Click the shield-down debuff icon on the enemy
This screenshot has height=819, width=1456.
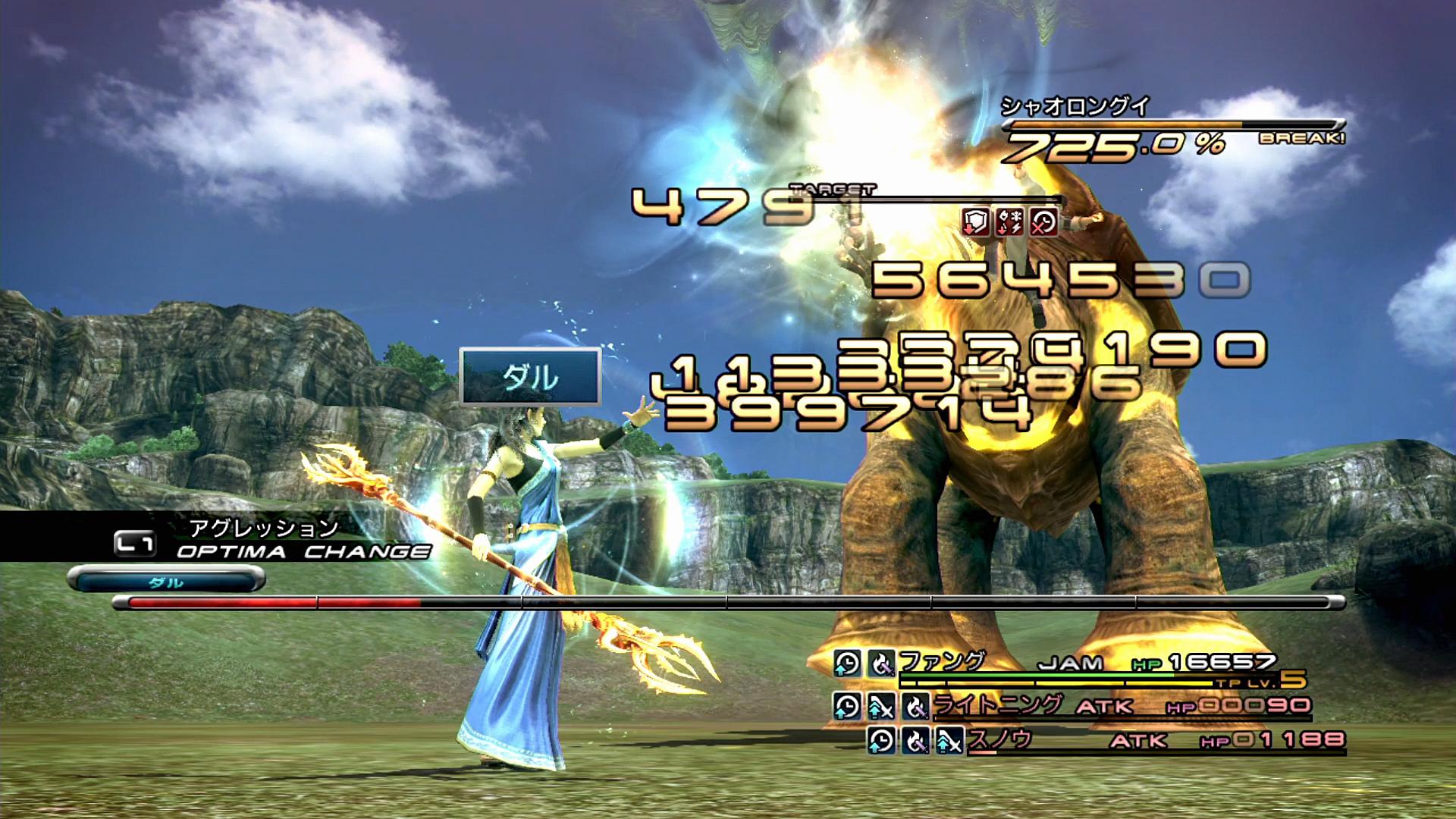[976, 222]
